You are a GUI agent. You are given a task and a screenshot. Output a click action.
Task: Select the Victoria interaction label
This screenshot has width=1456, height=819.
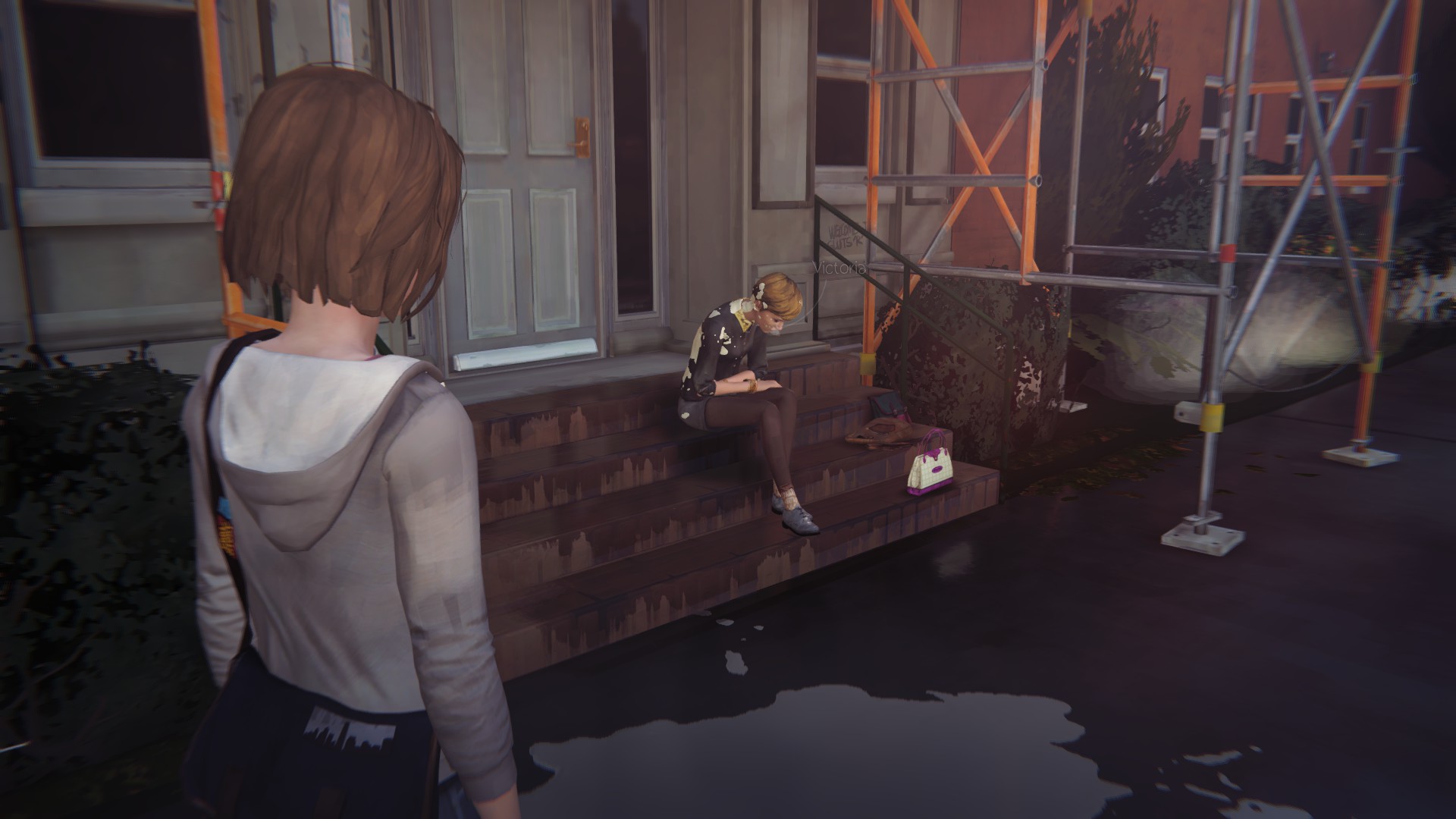839,268
